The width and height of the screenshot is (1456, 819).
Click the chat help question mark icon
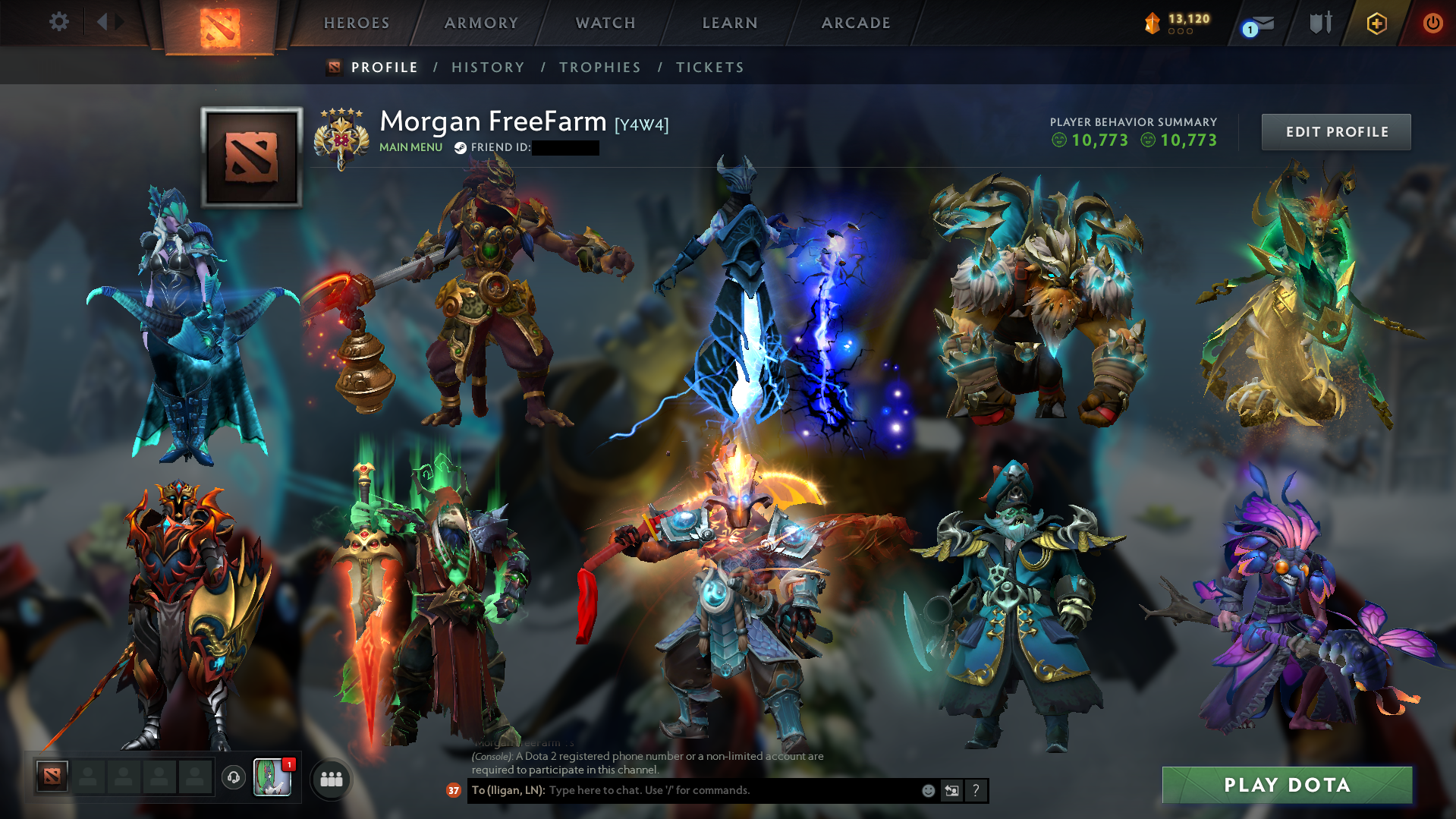[x=976, y=790]
